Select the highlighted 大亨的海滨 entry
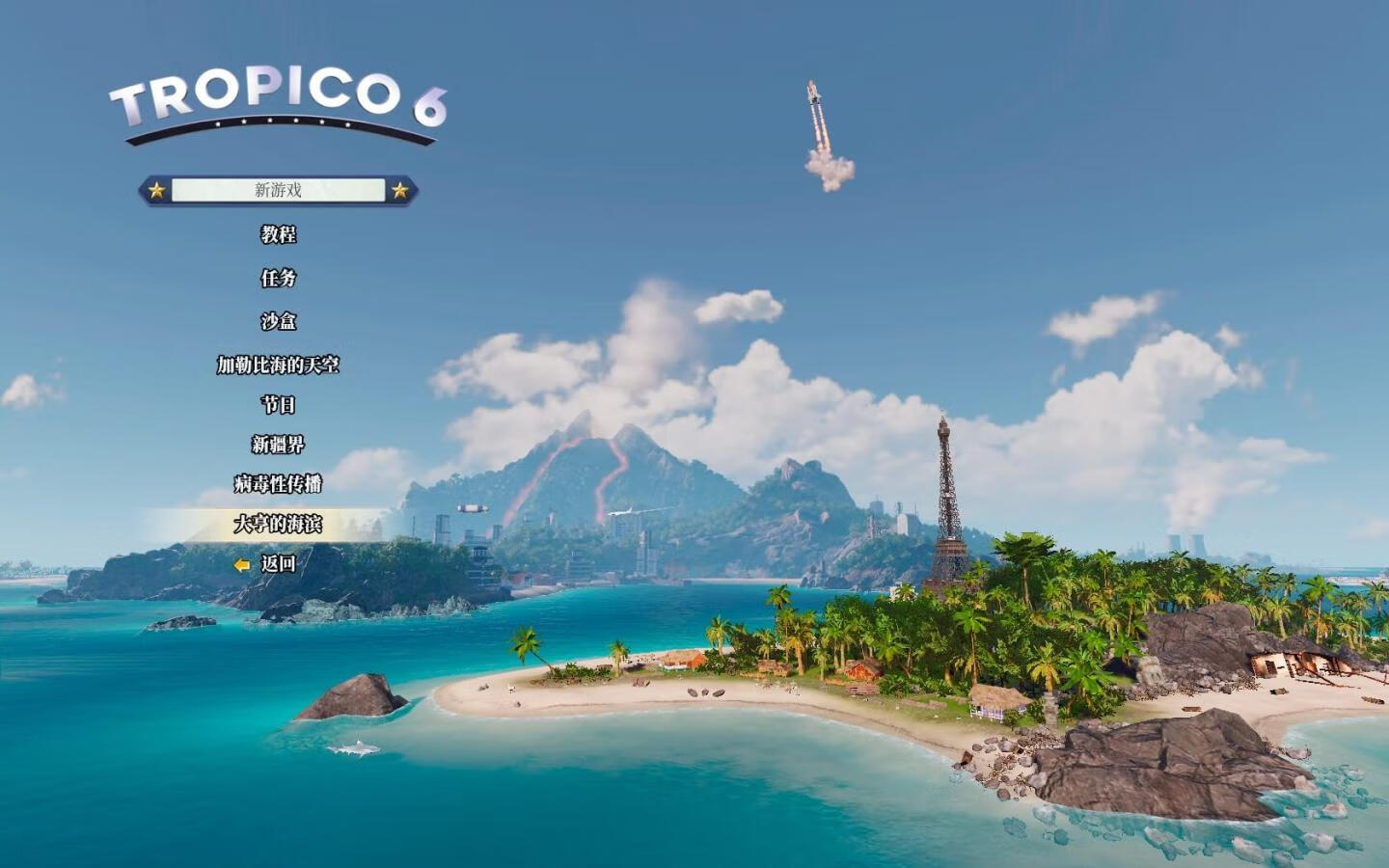The height and width of the screenshot is (868, 1389). pos(278,524)
